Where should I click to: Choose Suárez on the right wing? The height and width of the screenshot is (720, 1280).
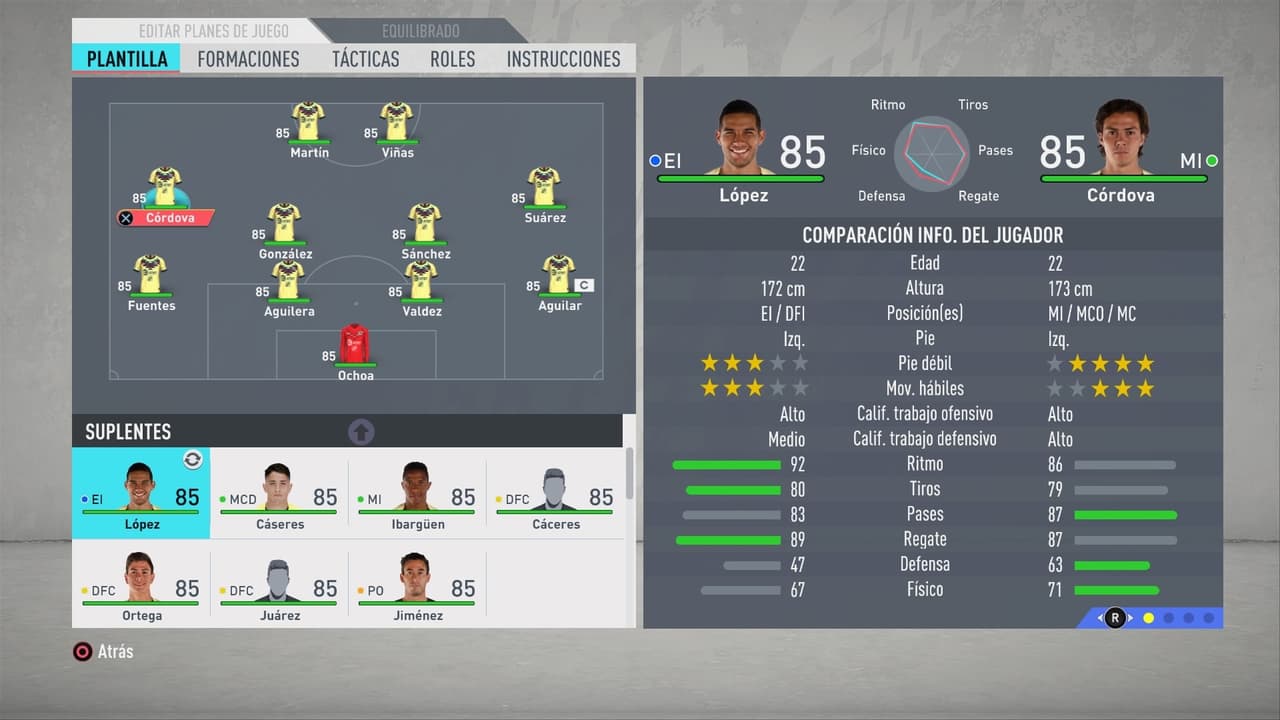point(544,189)
